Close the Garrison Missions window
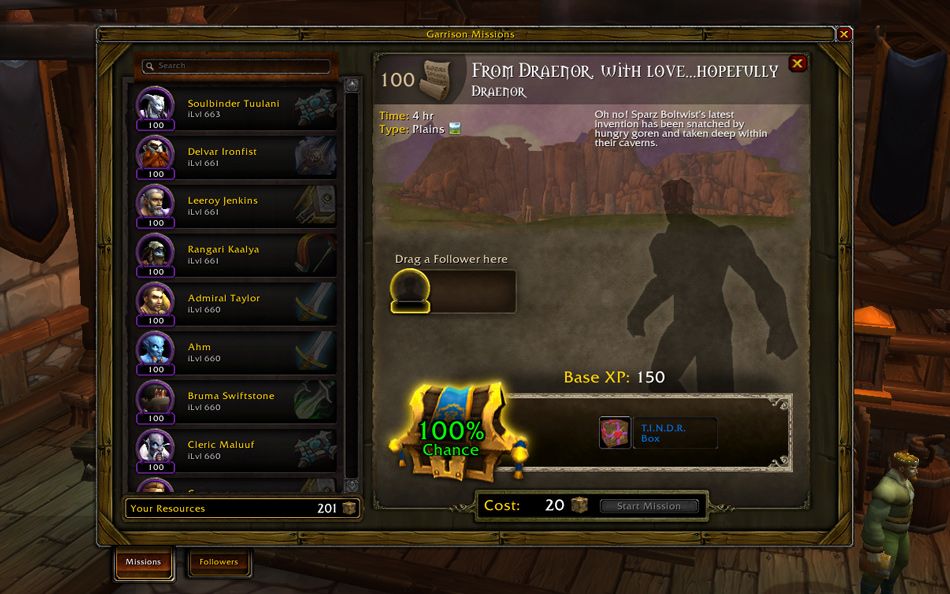This screenshot has height=594, width=950. tap(845, 34)
